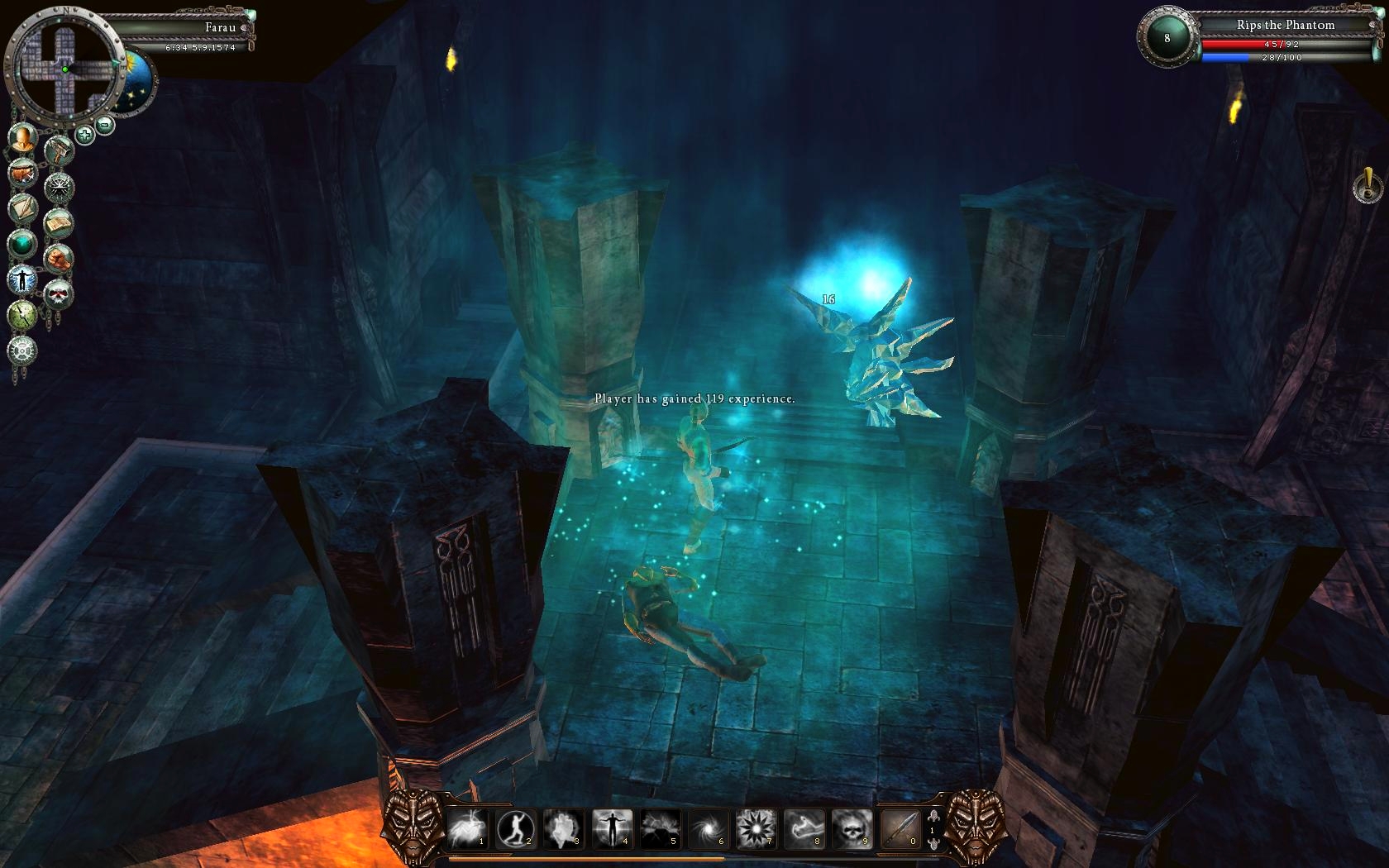The width and height of the screenshot is (1389, 868).
Task: Select the open book journal icon
Action: coord(58,222)
